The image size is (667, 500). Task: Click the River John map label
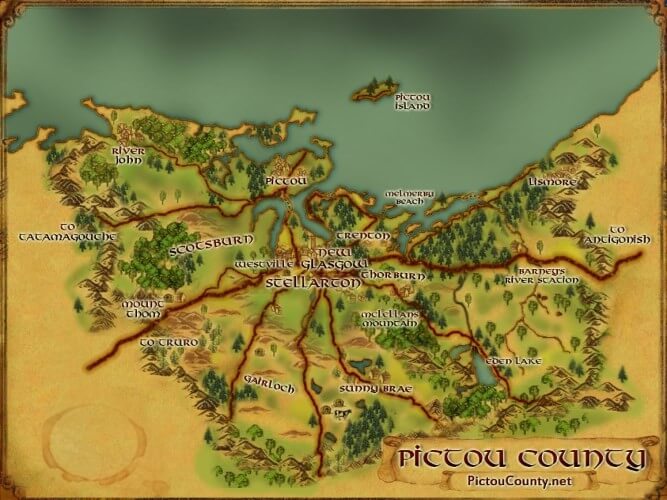point(126,154)
